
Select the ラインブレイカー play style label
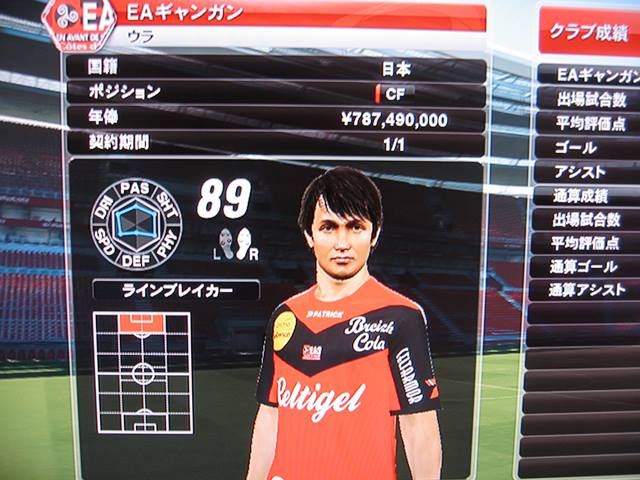pyautogui.click(x=176, y=291)
